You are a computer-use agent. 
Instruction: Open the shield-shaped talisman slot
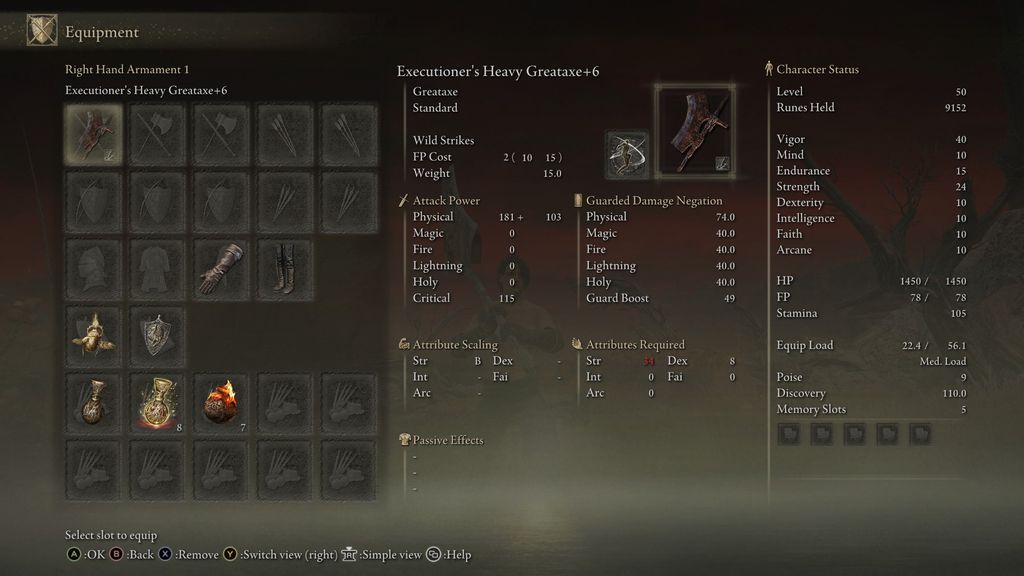tap(159, 337)
